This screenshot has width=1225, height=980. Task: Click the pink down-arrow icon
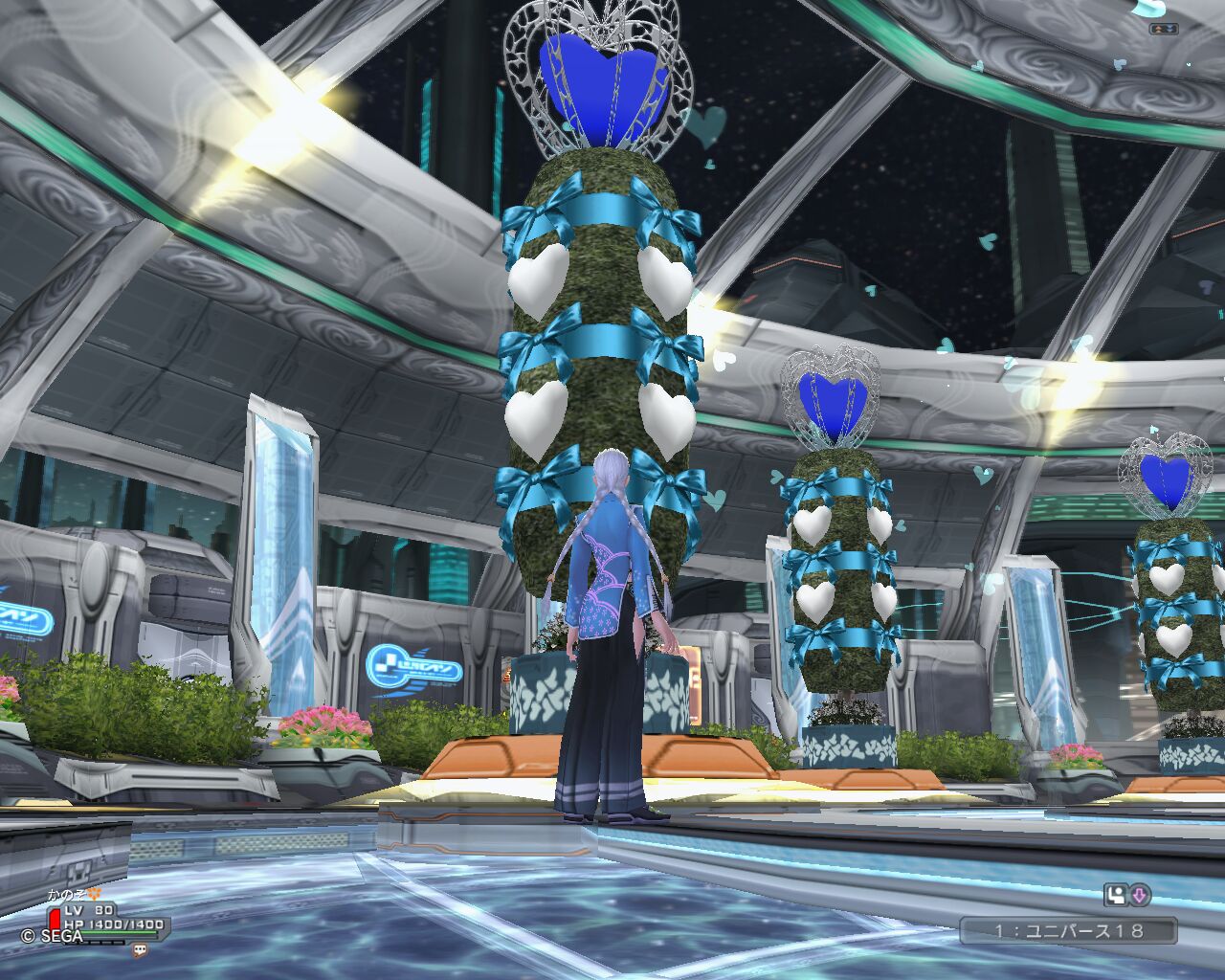coord(1140,896)
